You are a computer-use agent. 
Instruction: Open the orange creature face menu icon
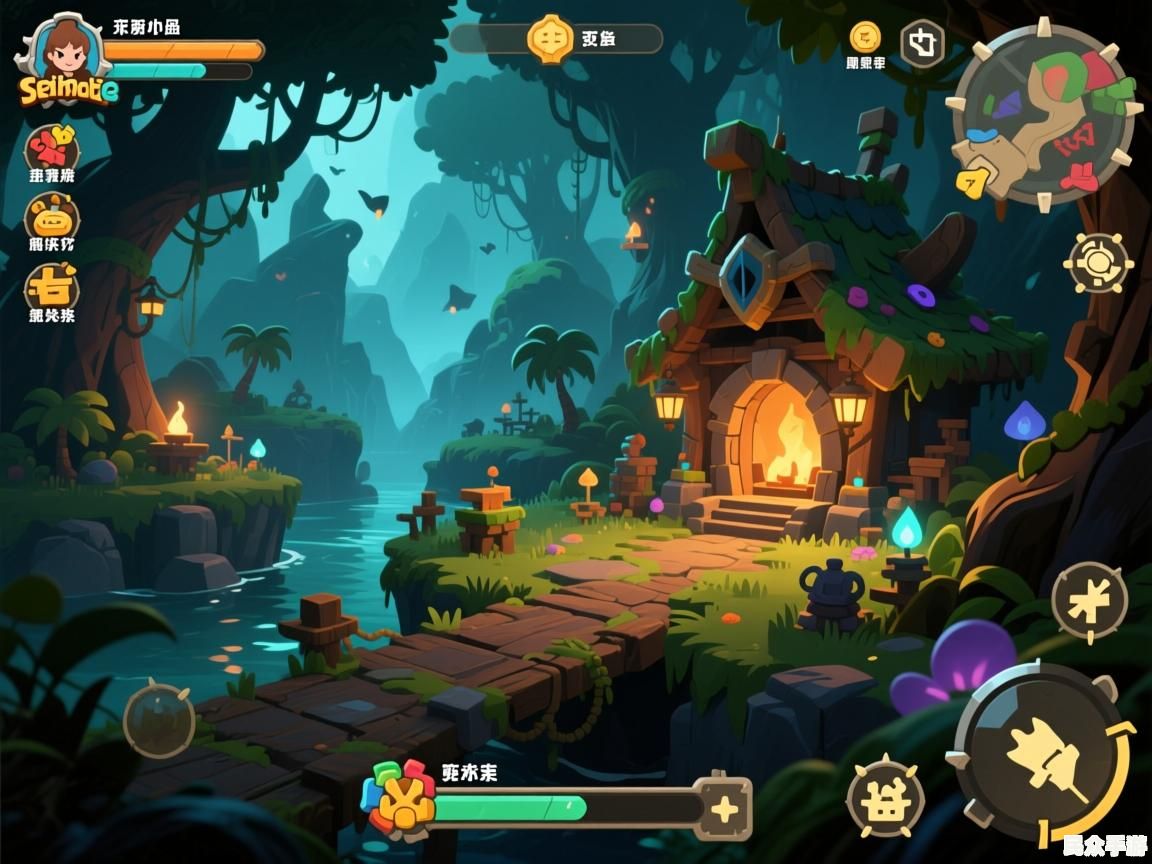(x=51, y=217)
